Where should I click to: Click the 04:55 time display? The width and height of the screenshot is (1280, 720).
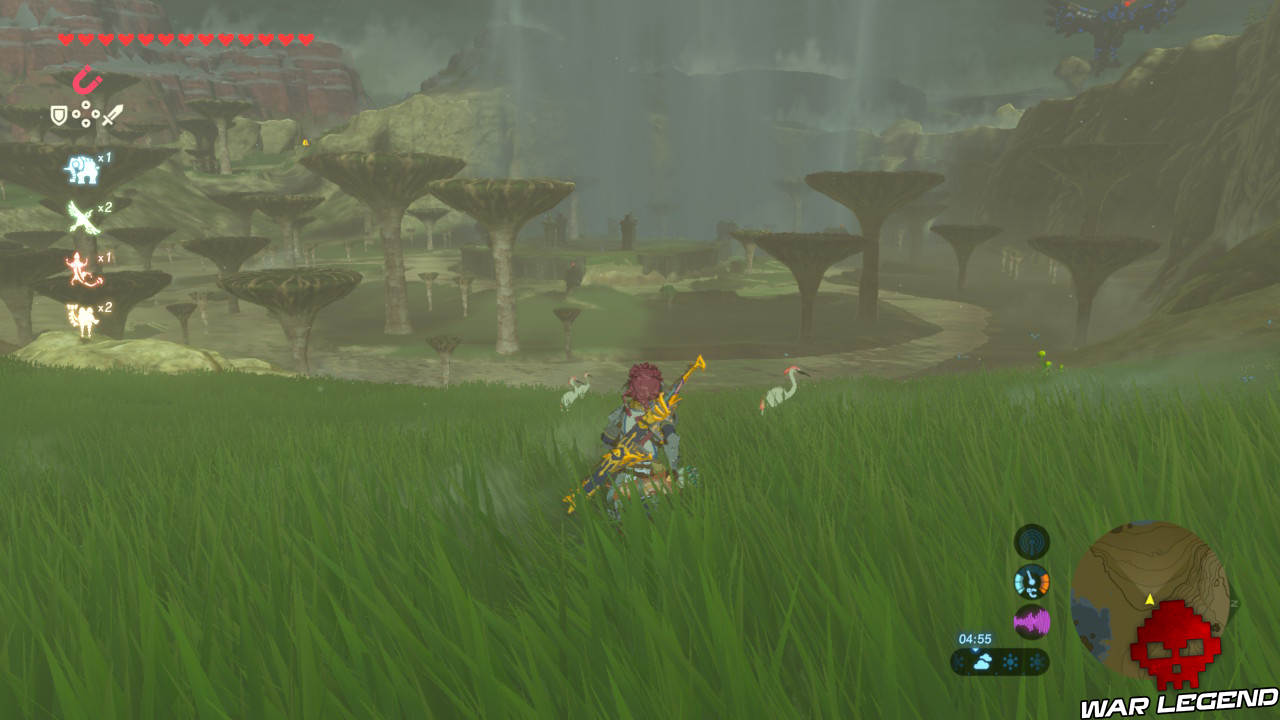point(976,639)
